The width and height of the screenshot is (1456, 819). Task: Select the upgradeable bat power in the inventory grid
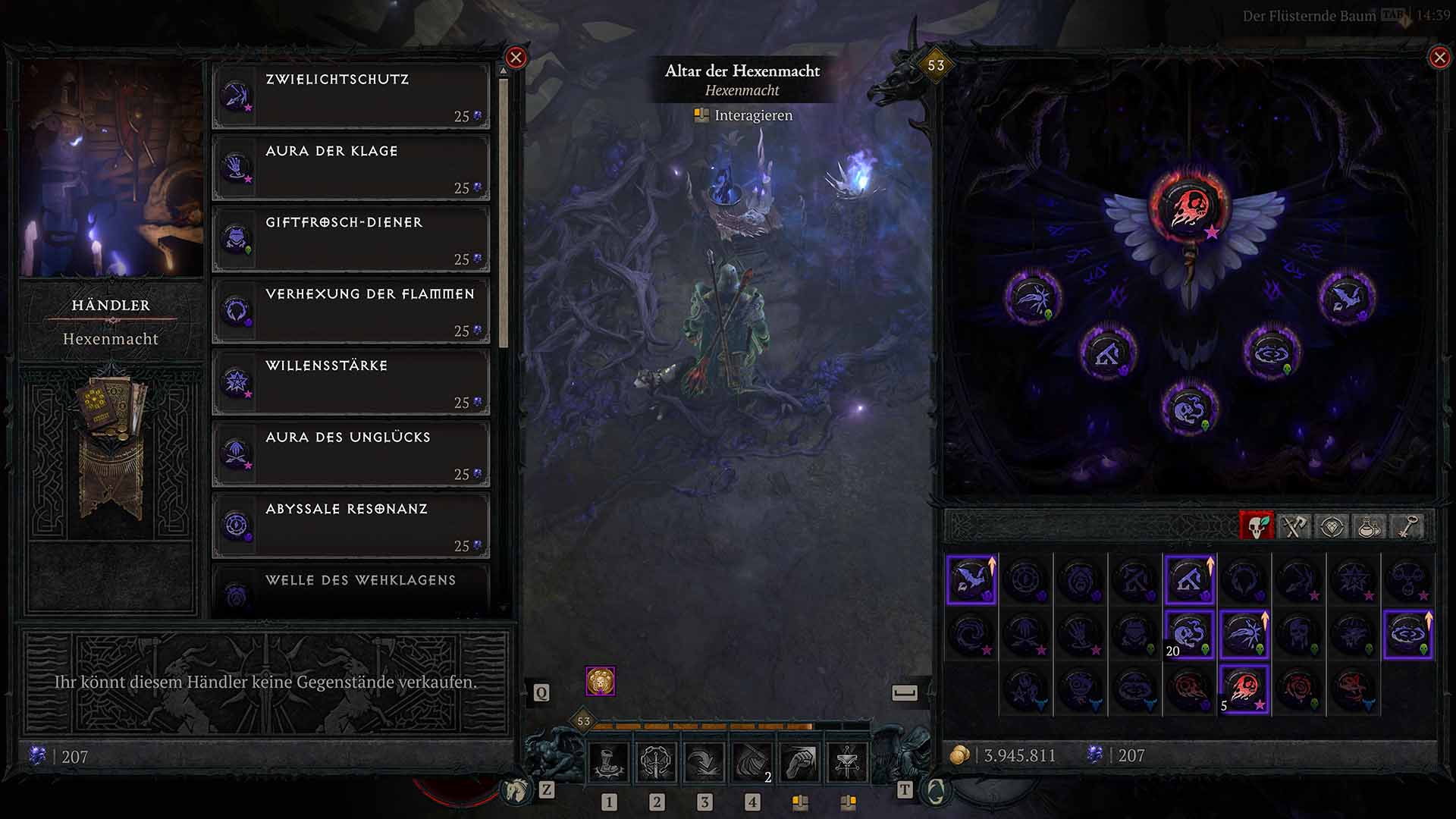[971, 579]
